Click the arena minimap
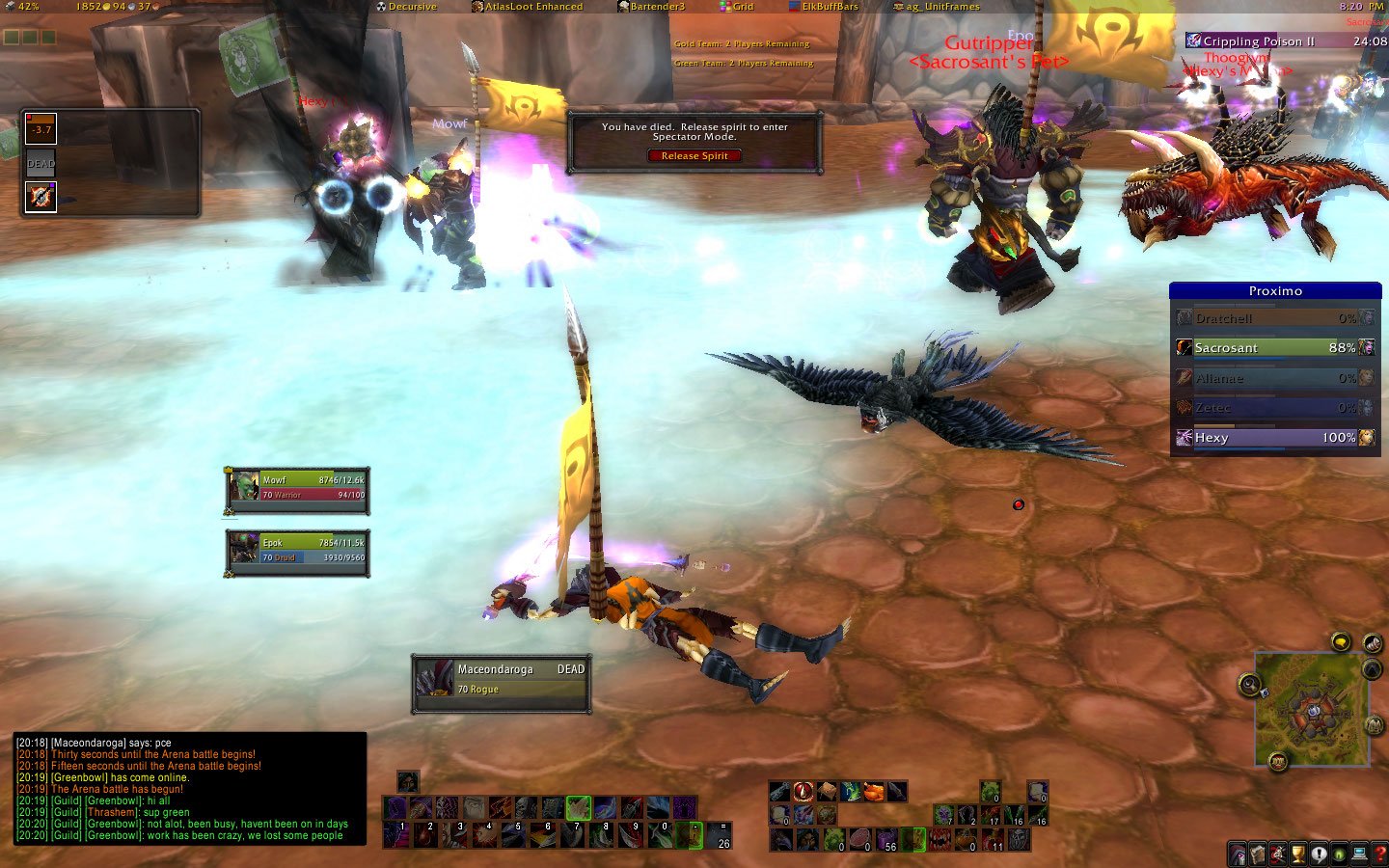Image resolution: width=1389 pixels, height=868 pixels. click(x=1311, y=709)
